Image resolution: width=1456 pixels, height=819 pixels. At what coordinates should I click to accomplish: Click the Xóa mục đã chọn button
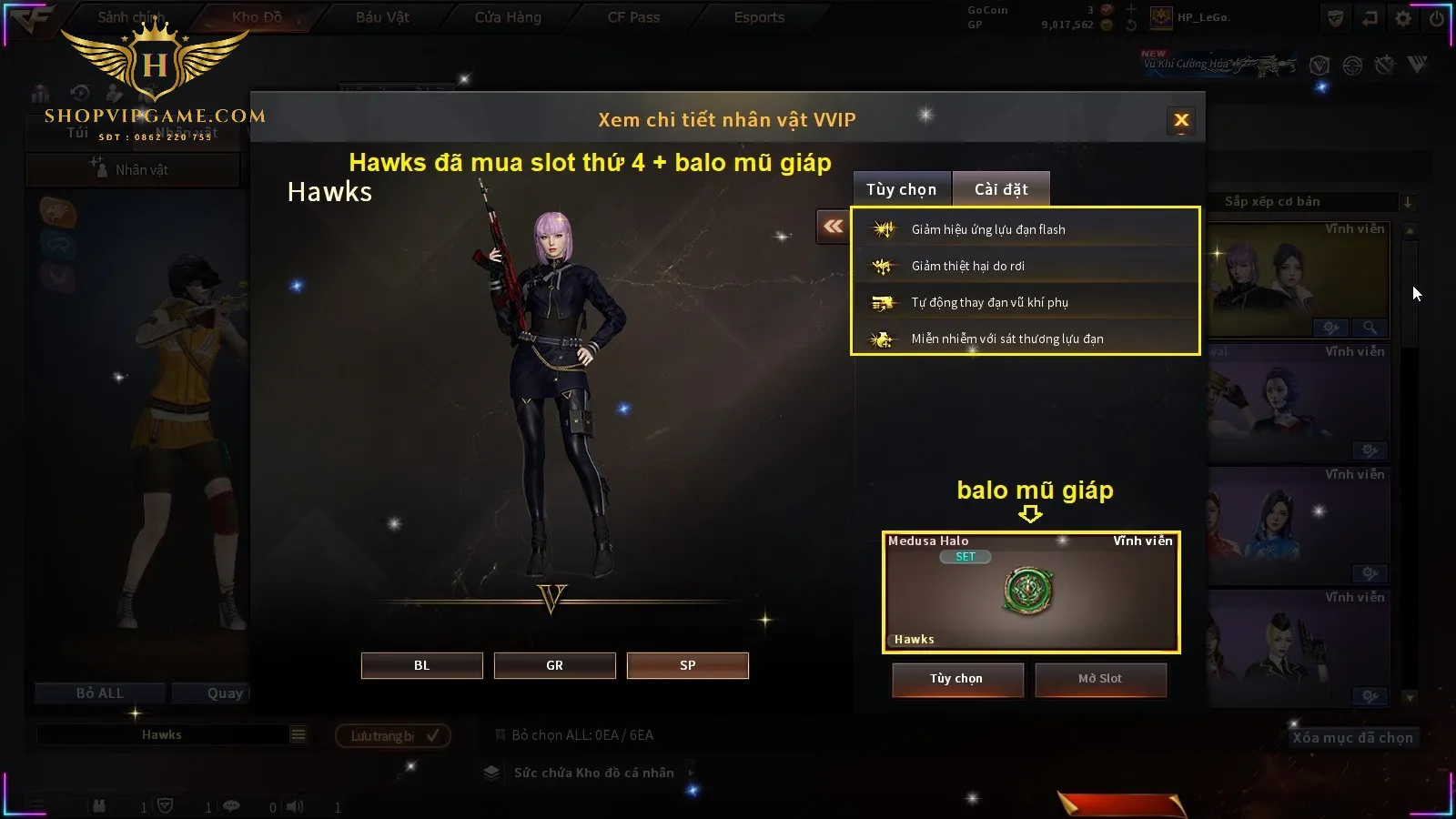pos(1352,738)
